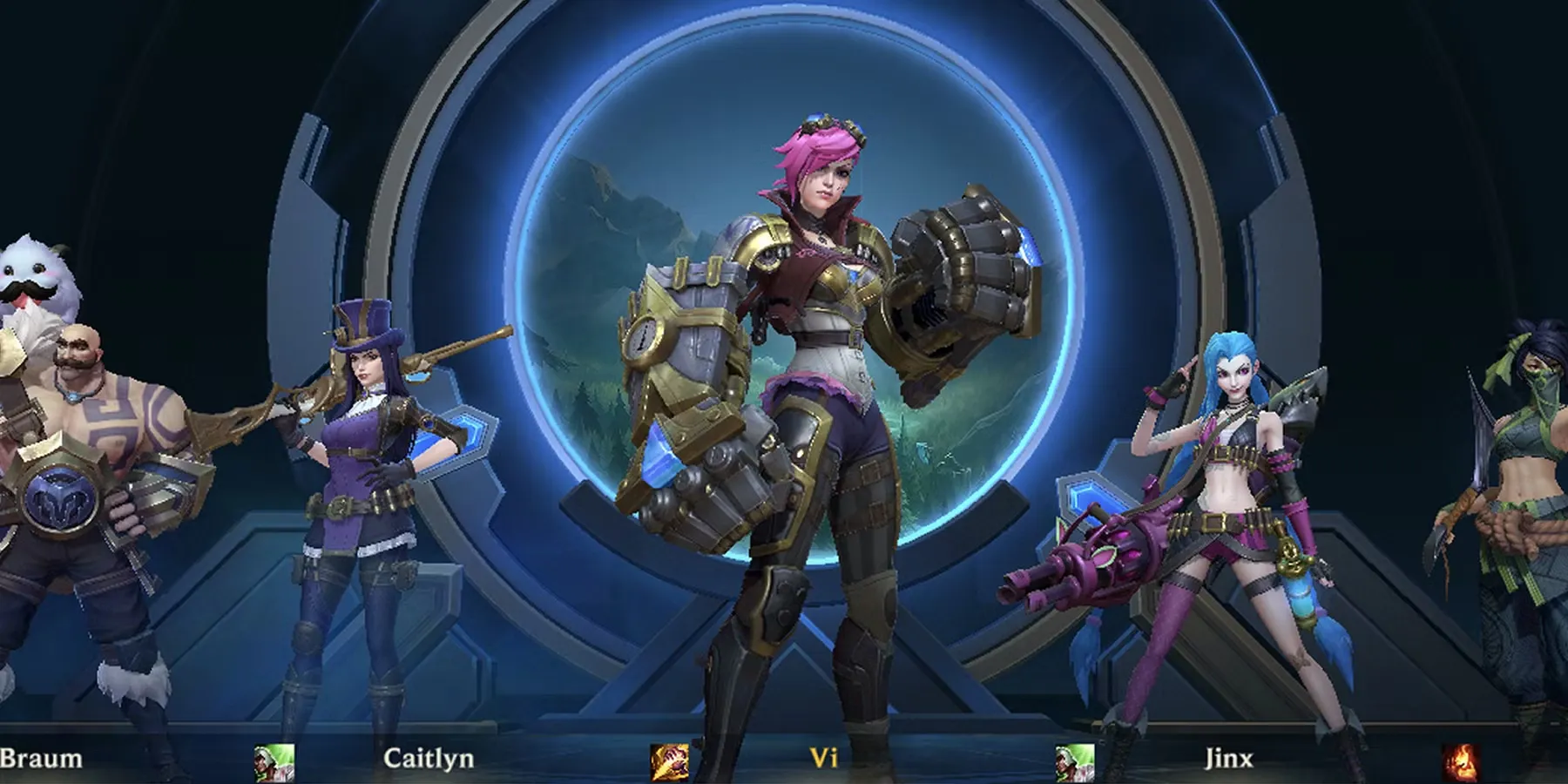Image resolution: width=1568 pixels, height=784 pixels.
Task: Select the Braum name label
Action: click(41, 758)
